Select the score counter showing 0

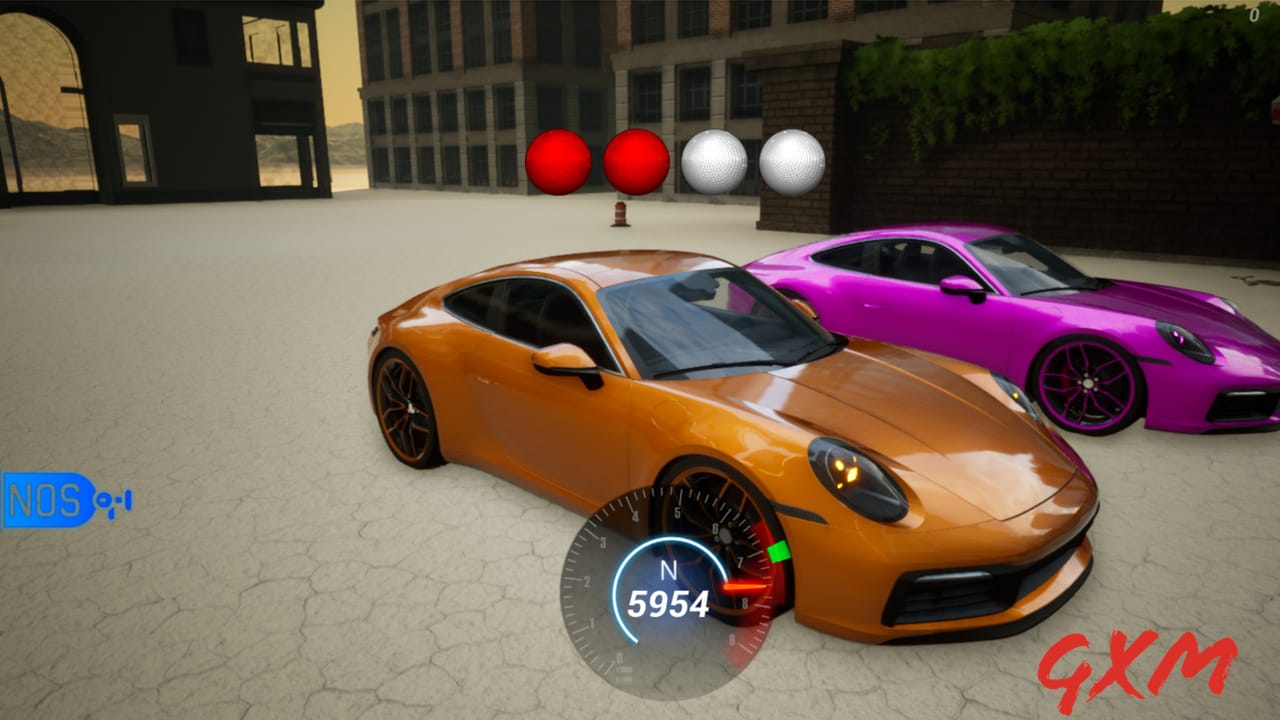pyautogui.click(x=1254, y=15)
